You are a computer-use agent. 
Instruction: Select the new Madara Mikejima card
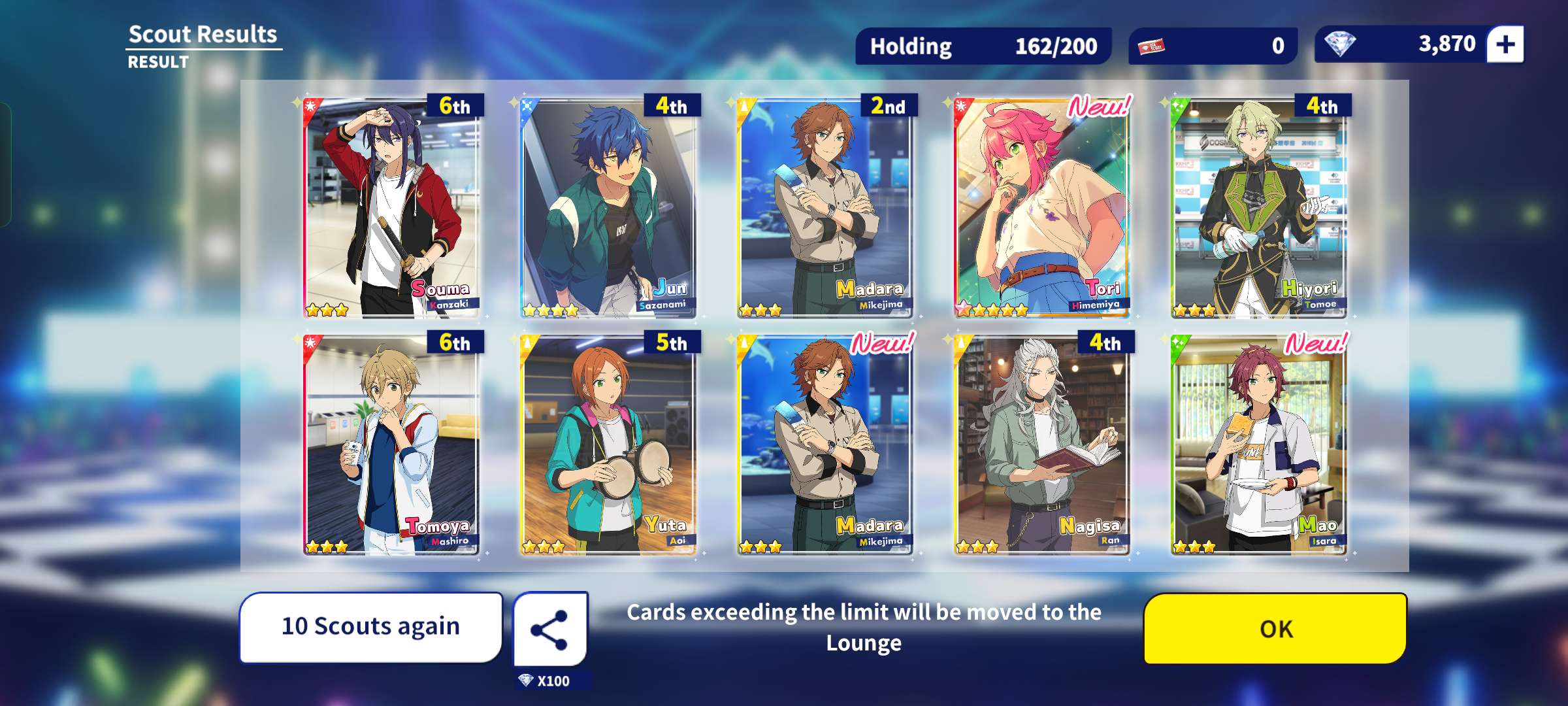825,445
